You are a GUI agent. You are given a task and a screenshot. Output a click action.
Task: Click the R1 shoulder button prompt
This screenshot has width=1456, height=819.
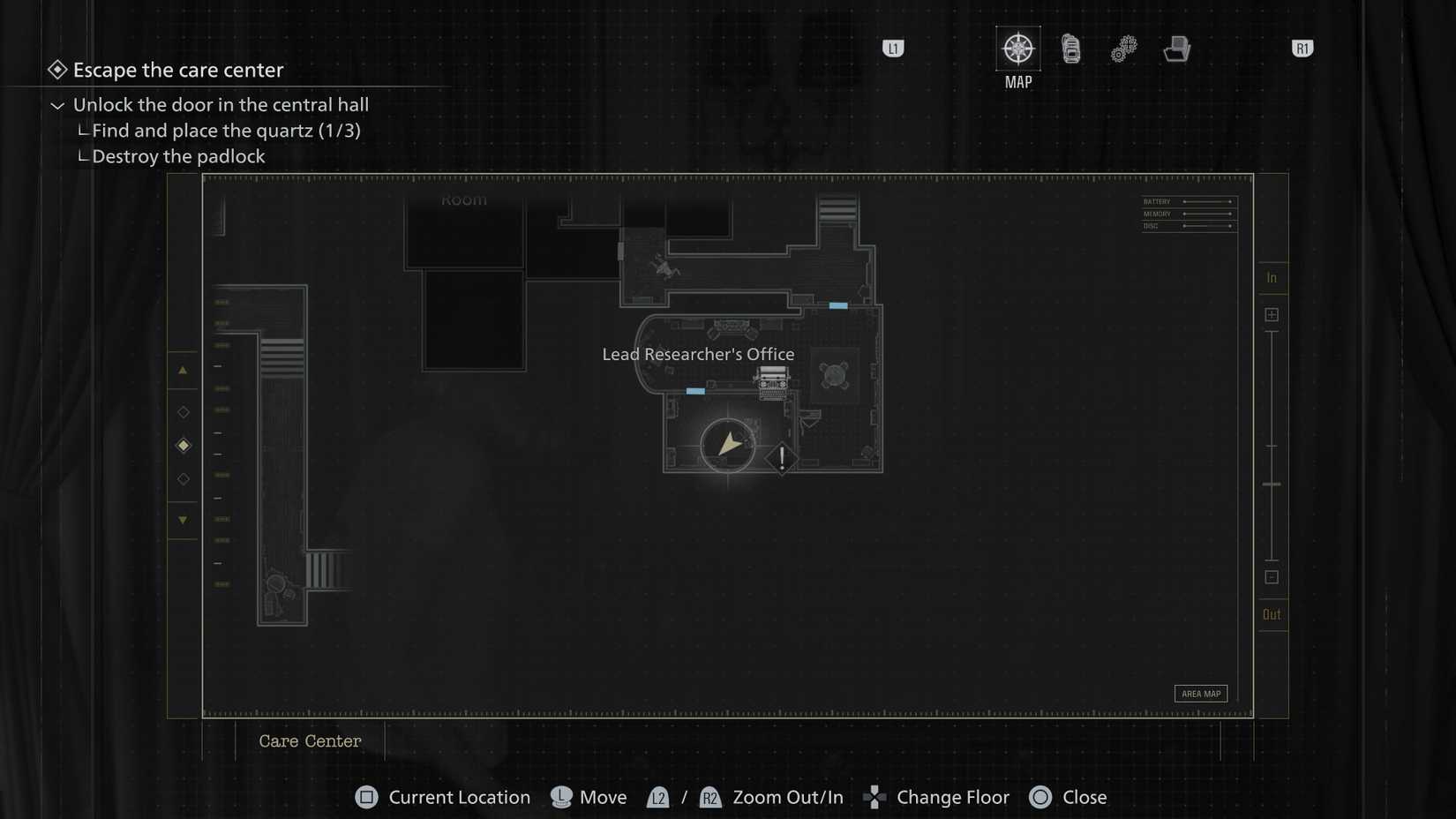tap(1302, 49)
